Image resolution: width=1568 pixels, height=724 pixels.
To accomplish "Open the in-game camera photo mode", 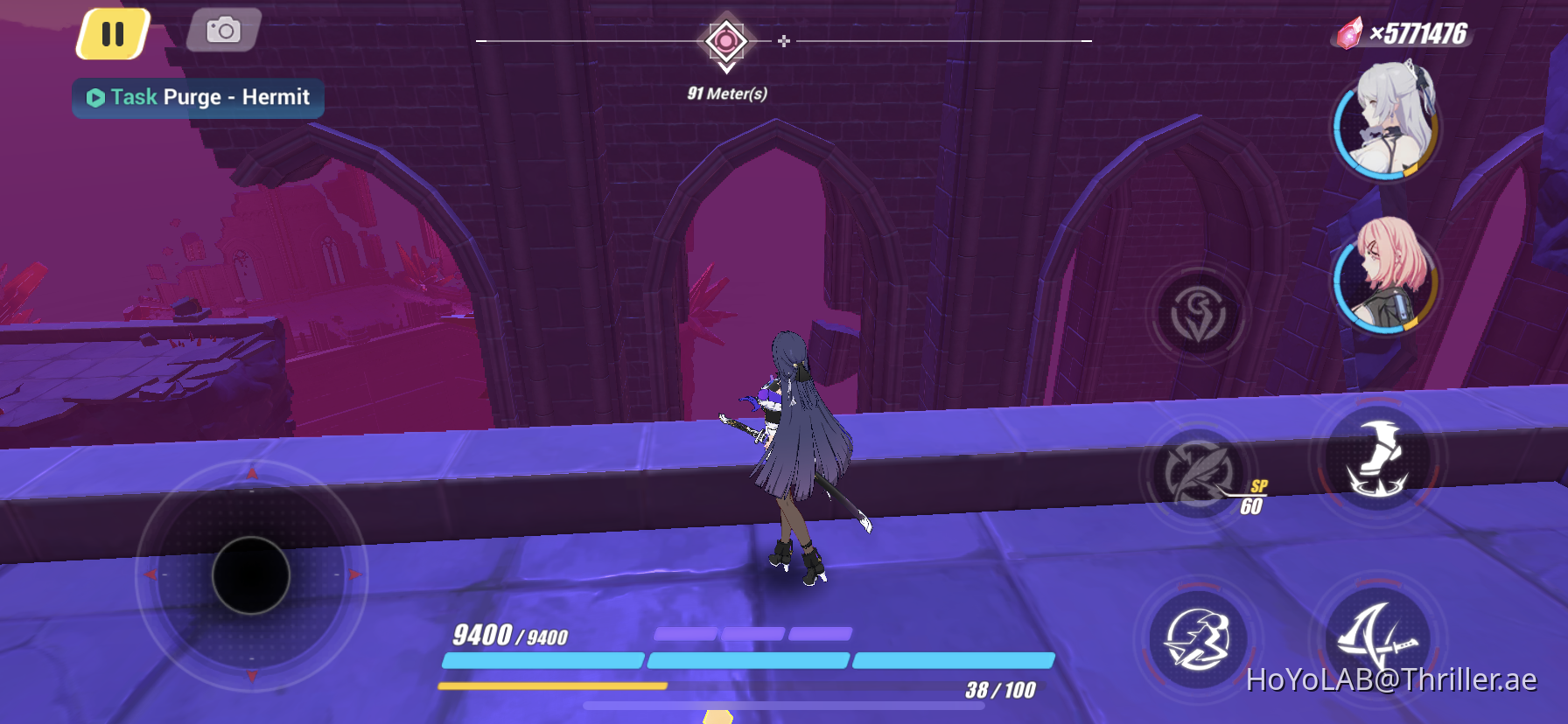I will (x=223, y=31).
